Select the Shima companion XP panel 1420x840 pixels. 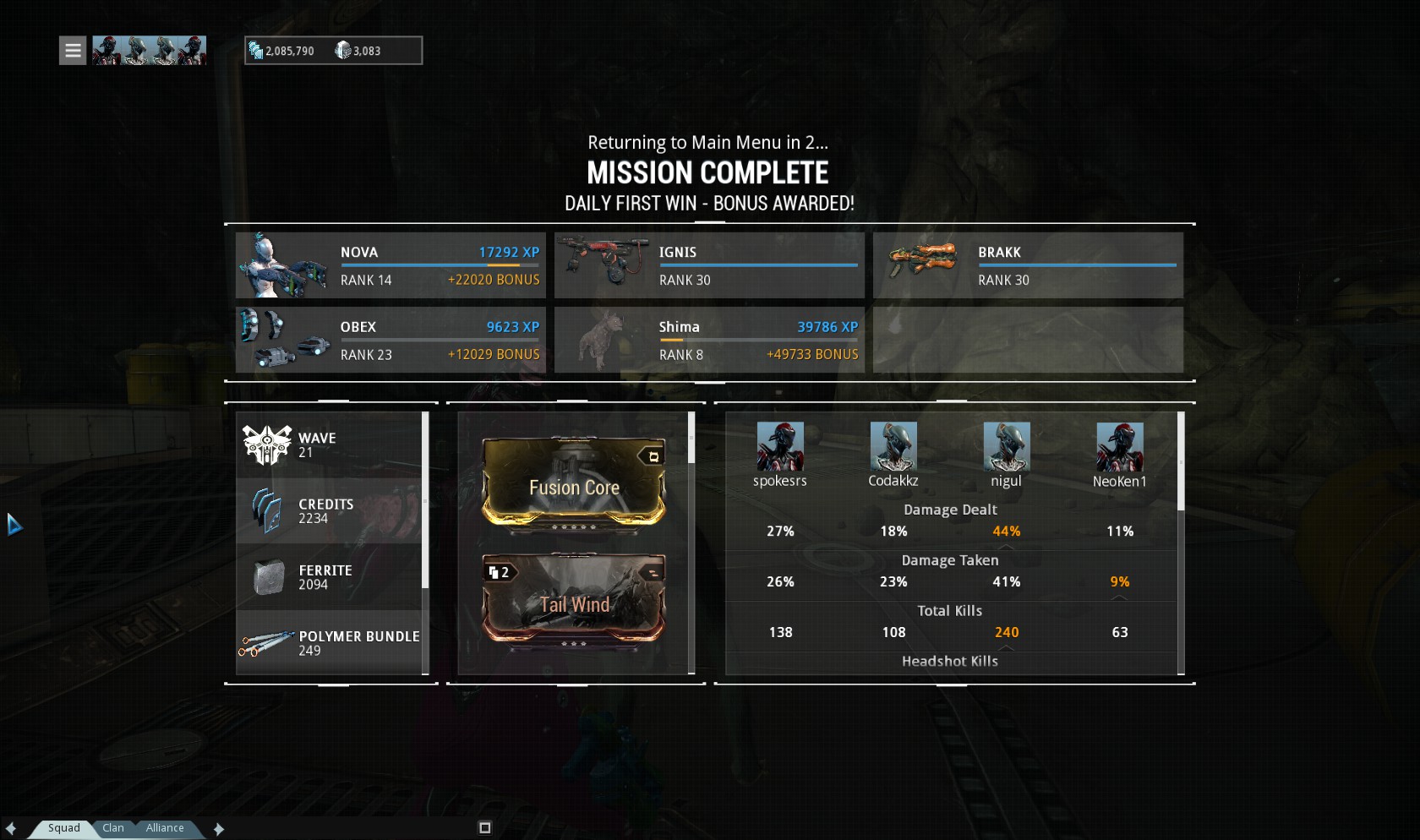coord(709,340)
